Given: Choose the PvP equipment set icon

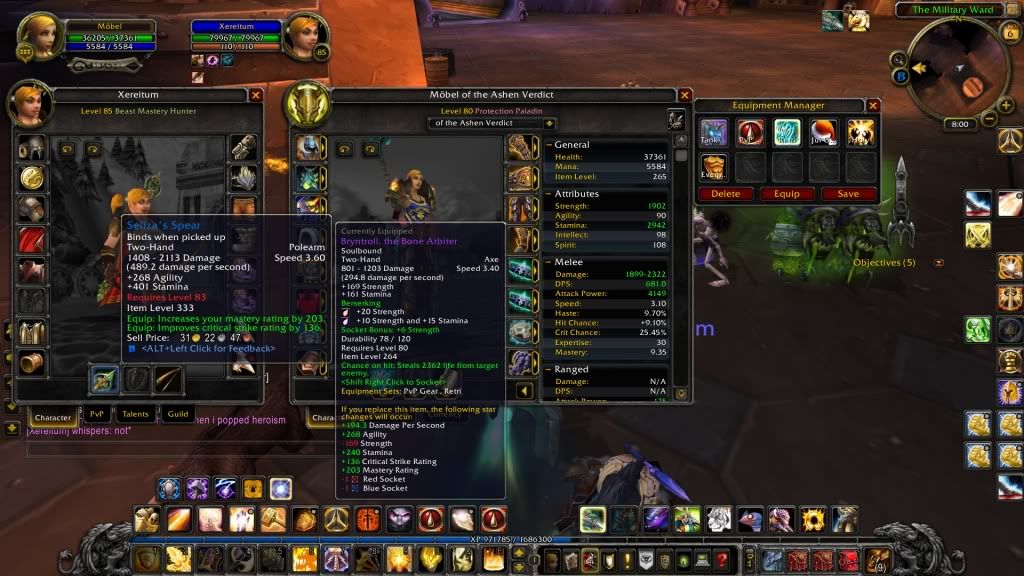Looking at the screenshot, I should tap(751, 133).
